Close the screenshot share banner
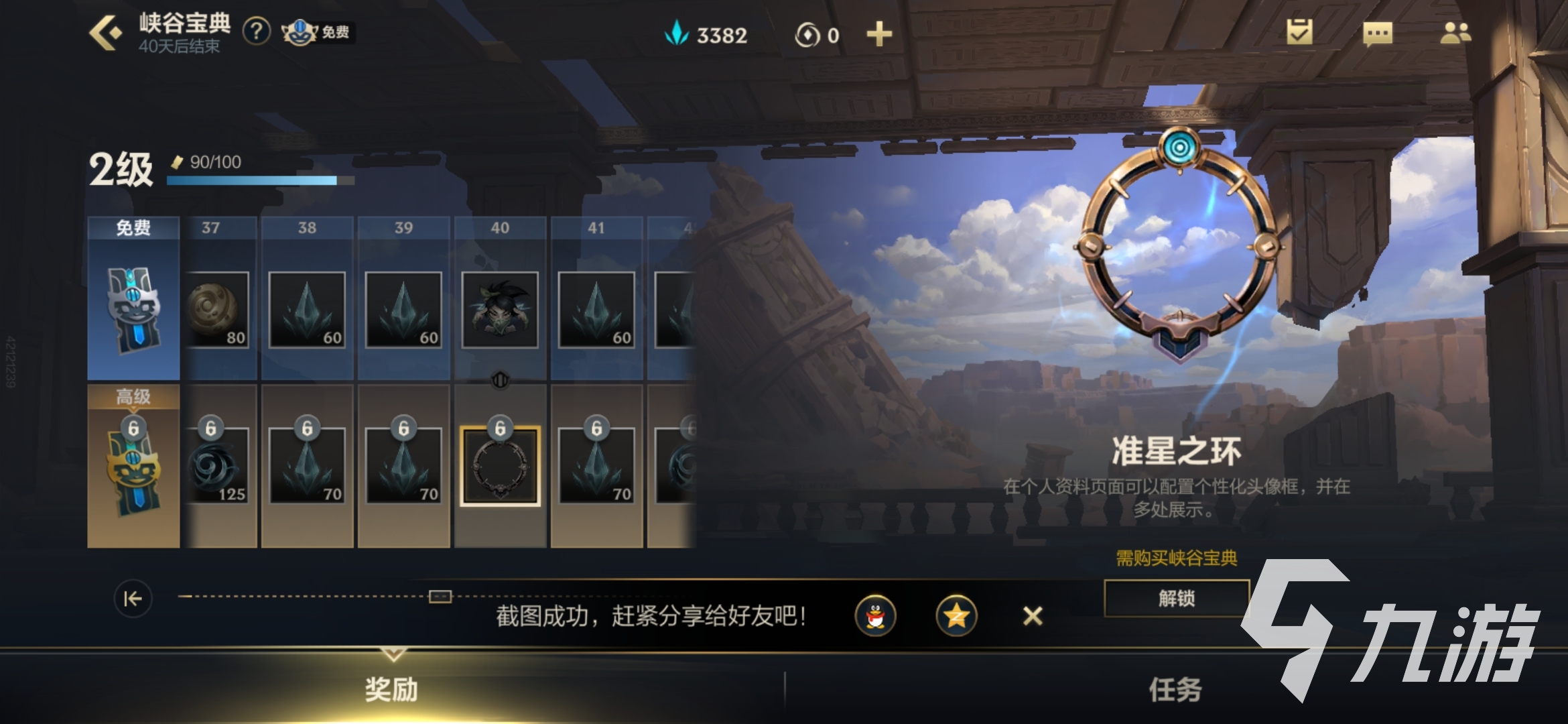Viewport: 1568px width, 724px height. (x=1033, y=615)
